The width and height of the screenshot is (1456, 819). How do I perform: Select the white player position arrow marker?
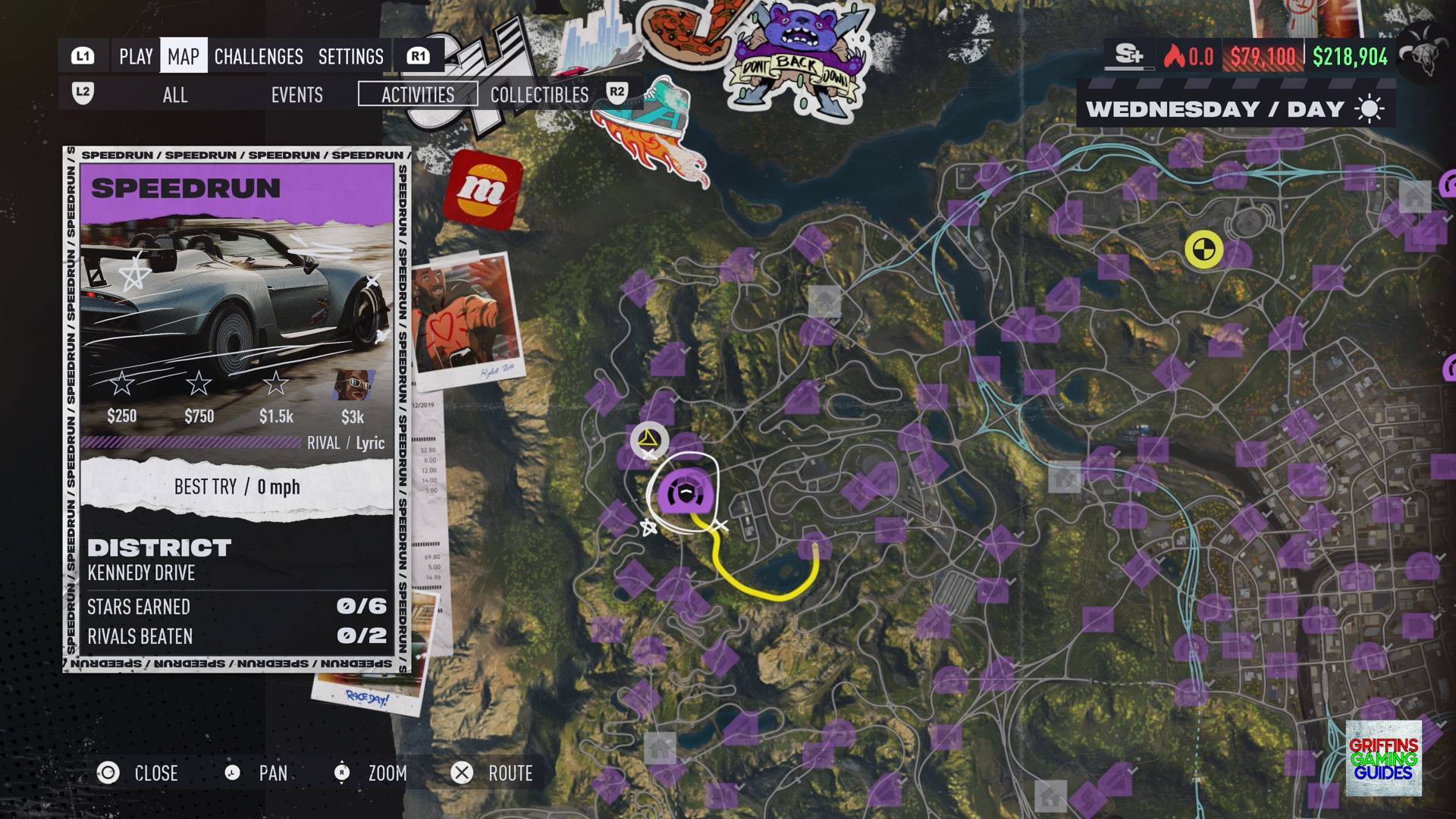pyautogui.click(x=648, y=440)
